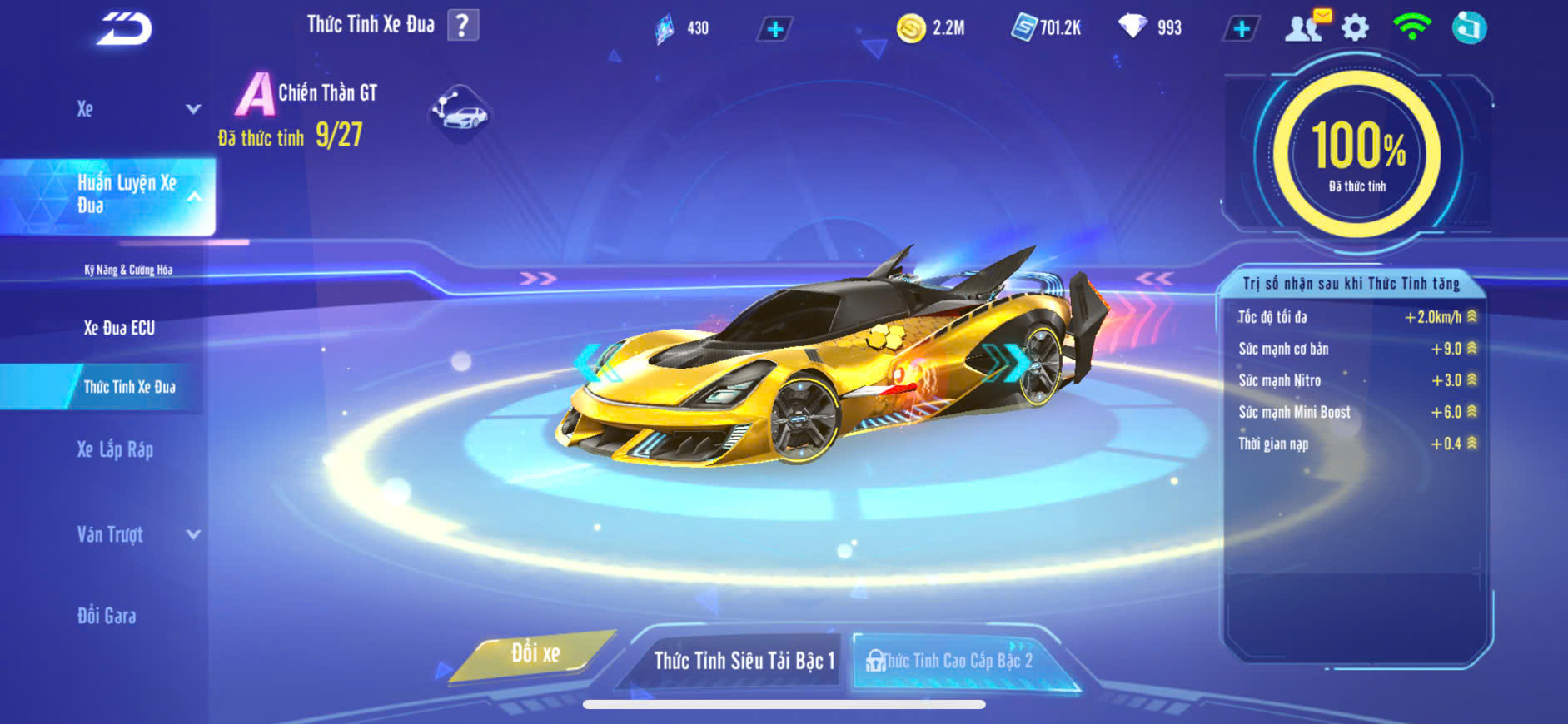Switch to Thức Tỉnh Siêu Tải Bậc 1 tab
1568x724 pixels.
pos(743,661)
